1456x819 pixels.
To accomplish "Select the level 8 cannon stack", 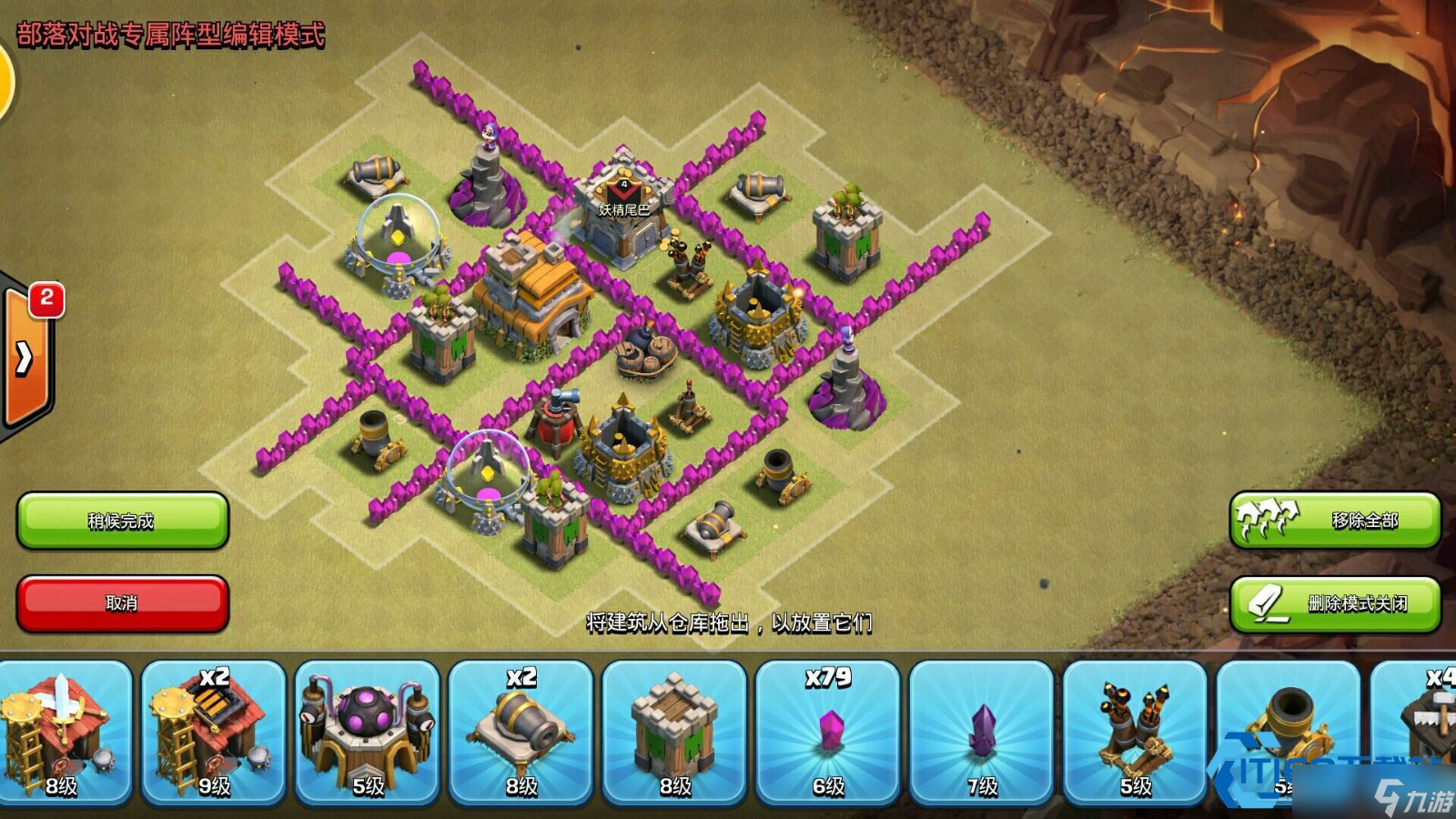I will click(521, 733).
